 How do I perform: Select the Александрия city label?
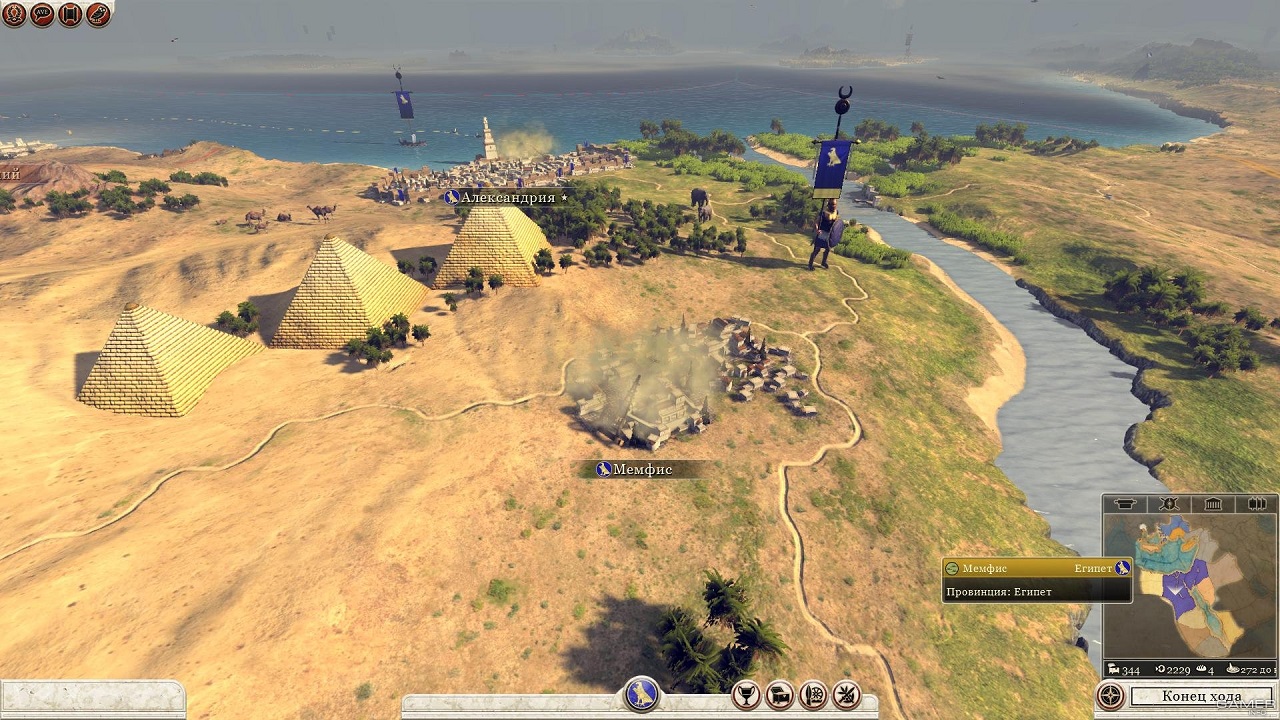tap(507, 198)
